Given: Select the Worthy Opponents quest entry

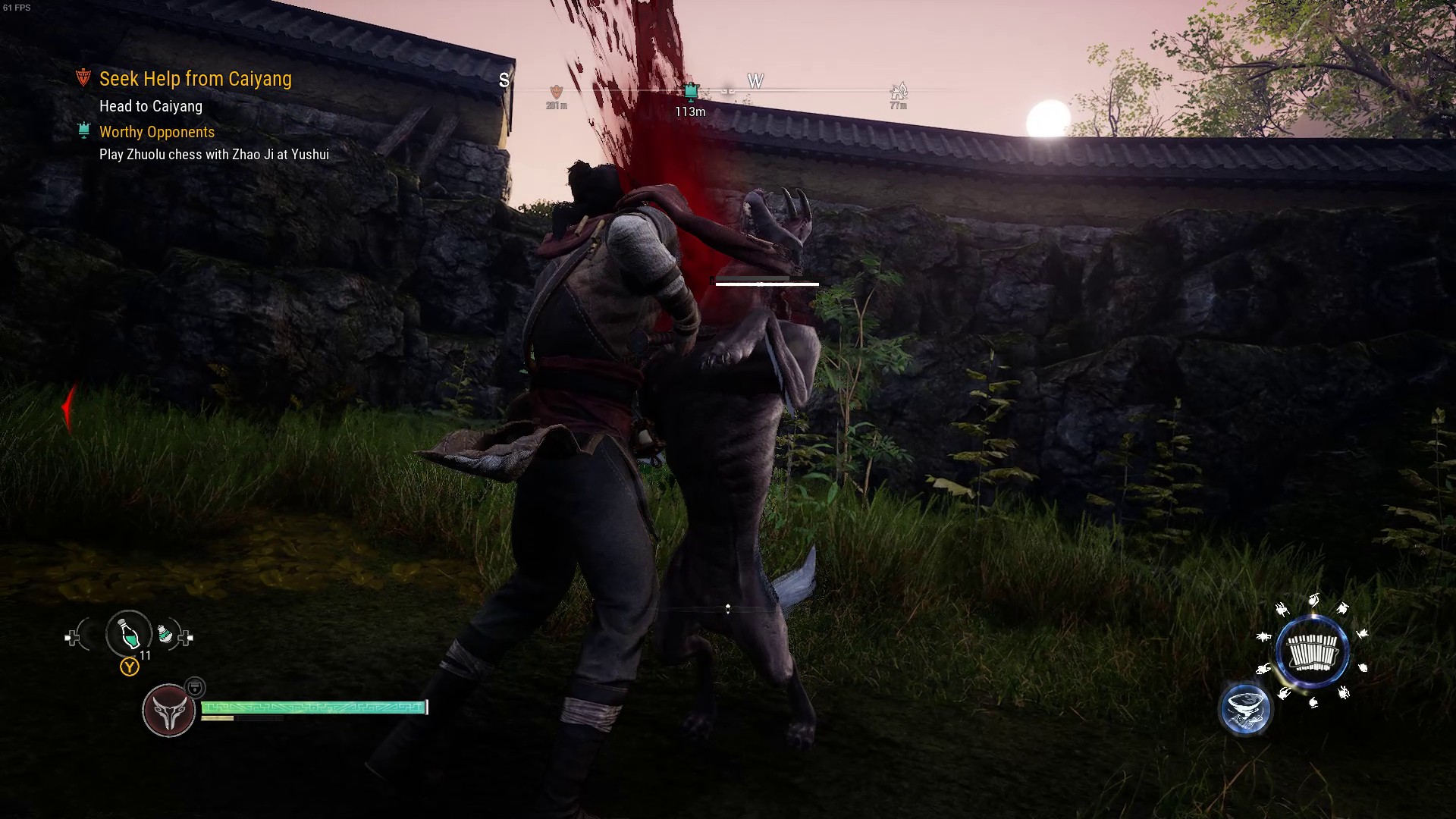Looking at the screenshot, I should click(x=156, y=132).
